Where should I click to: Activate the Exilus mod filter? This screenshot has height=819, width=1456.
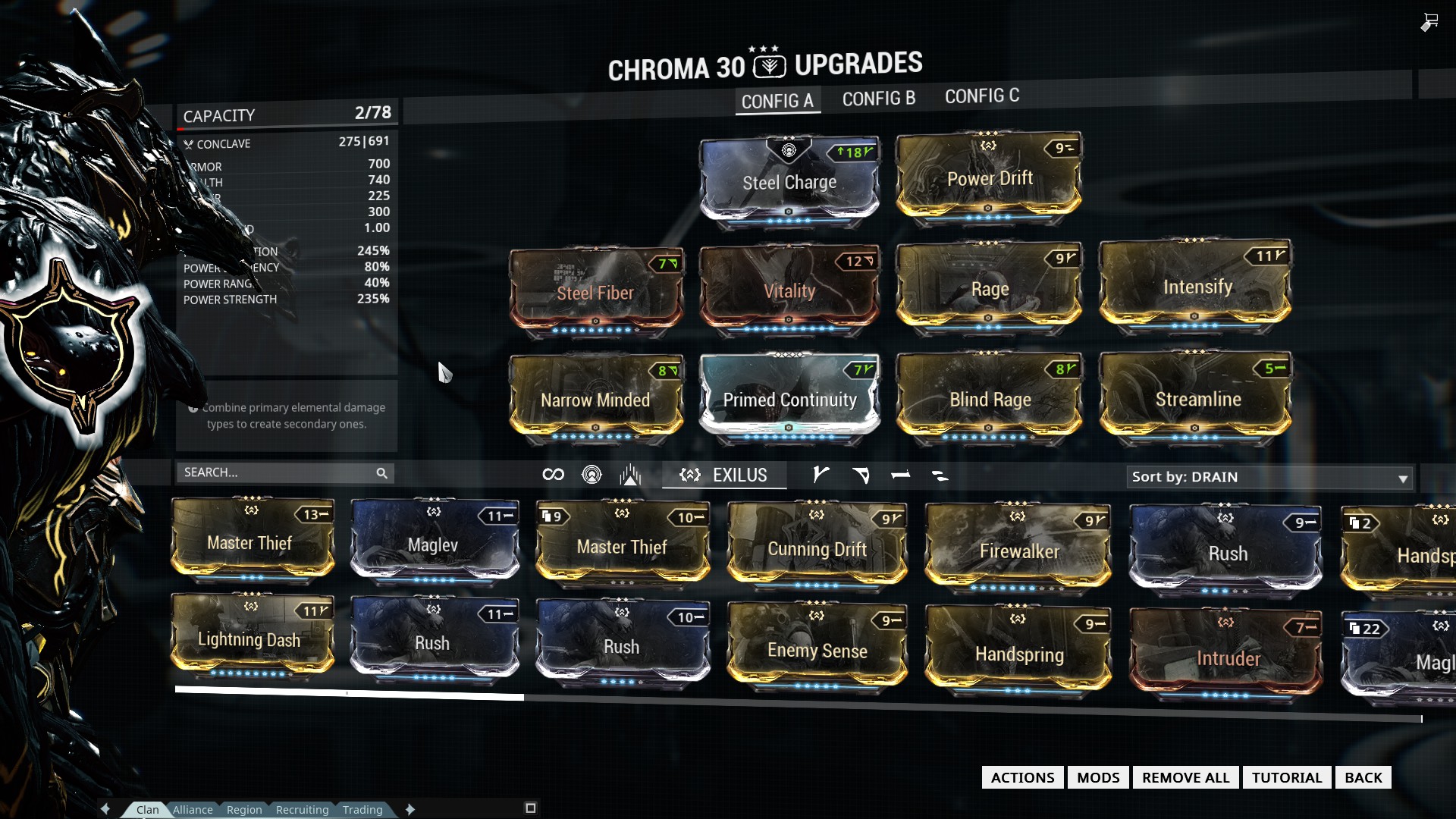pyautogui.click(x=723, y=475)
